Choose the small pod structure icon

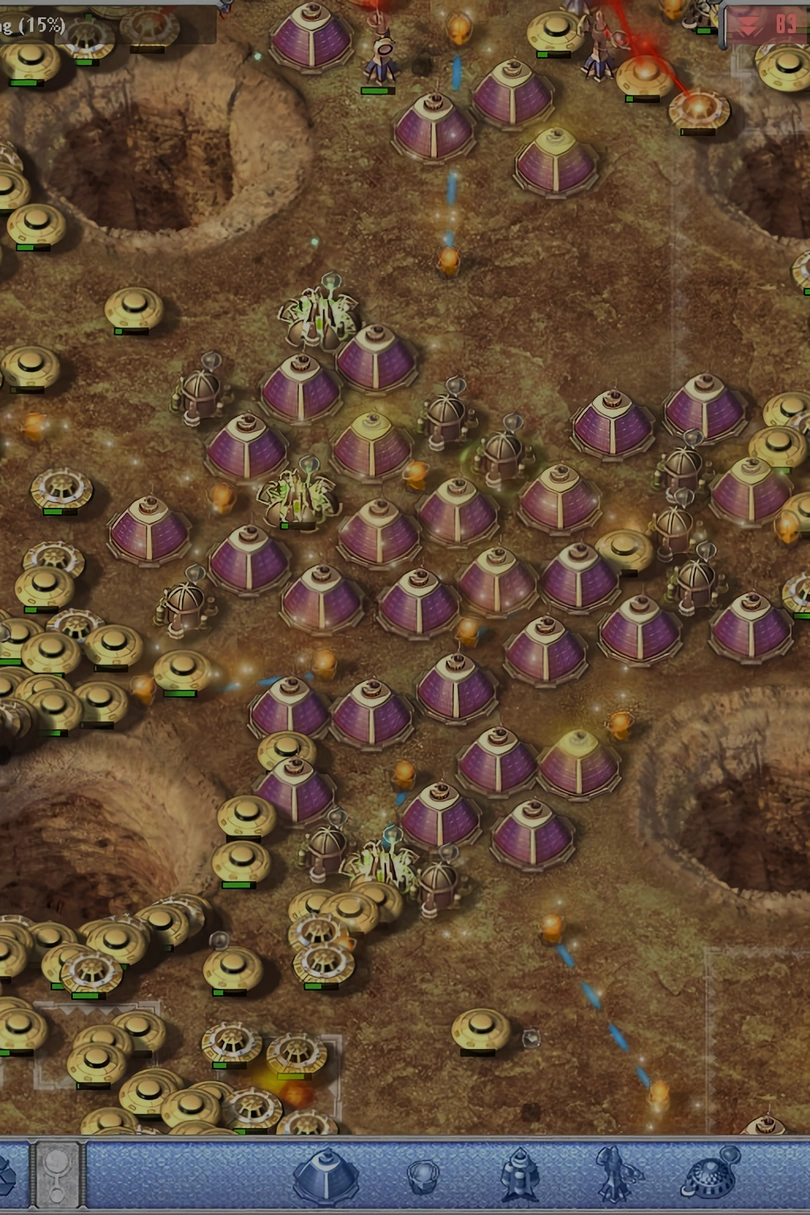(423, 1176)
